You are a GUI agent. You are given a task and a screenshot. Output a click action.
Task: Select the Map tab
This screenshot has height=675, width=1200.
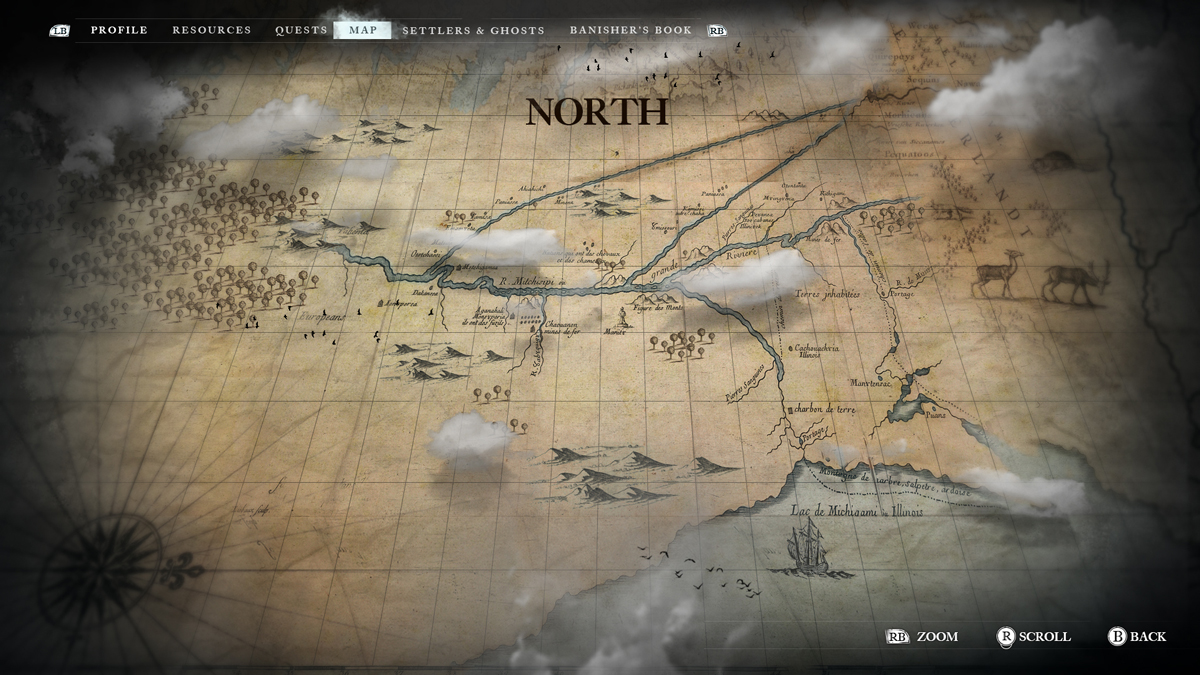[363, 30]
